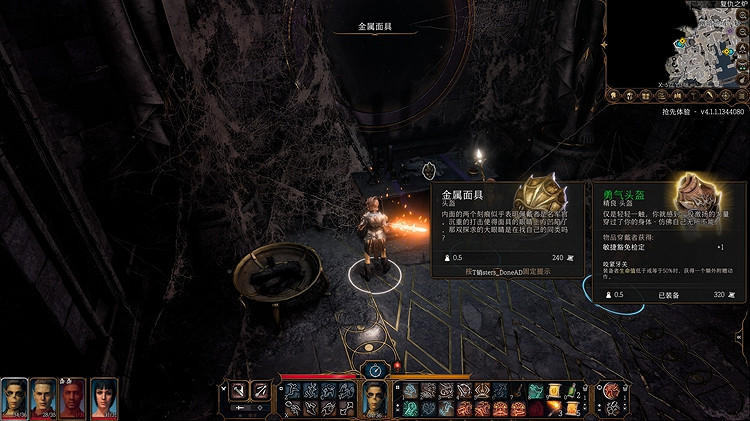Select the red-tinted party member portrait
The height and width of the screenshot is (421, 750).
[x=73, y=396]
